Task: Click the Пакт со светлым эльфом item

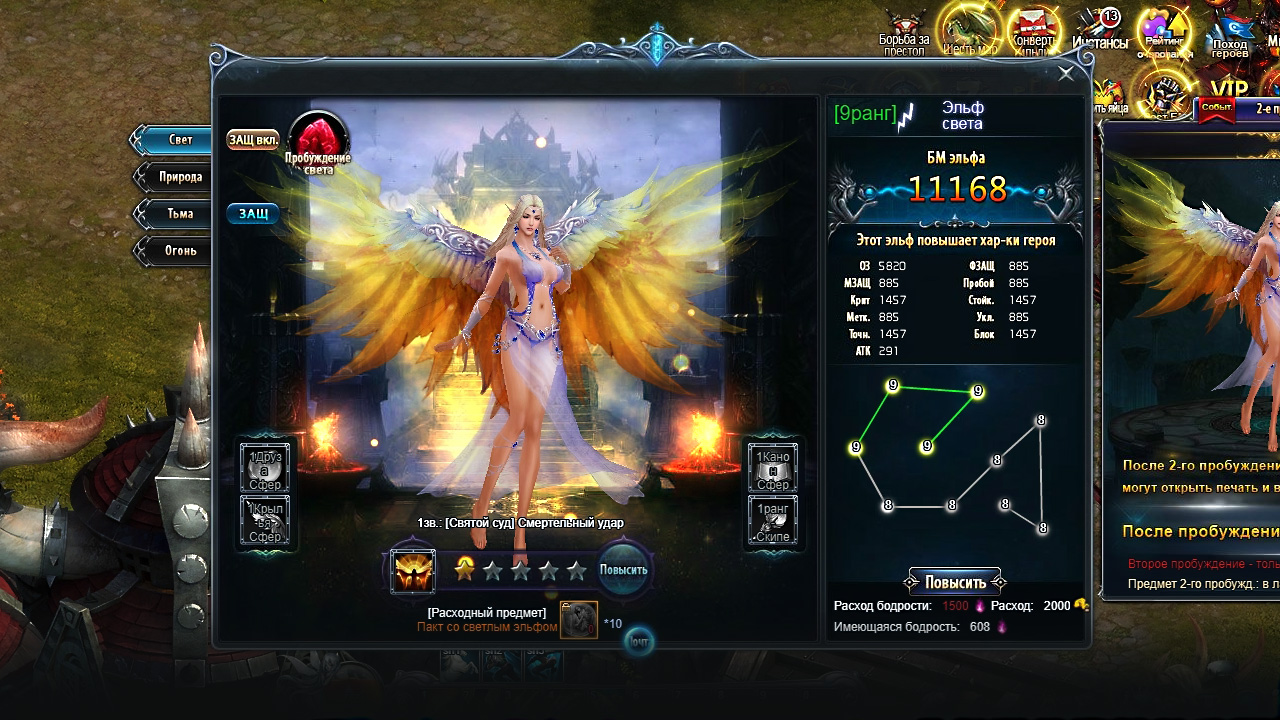Action: point(579,620)
